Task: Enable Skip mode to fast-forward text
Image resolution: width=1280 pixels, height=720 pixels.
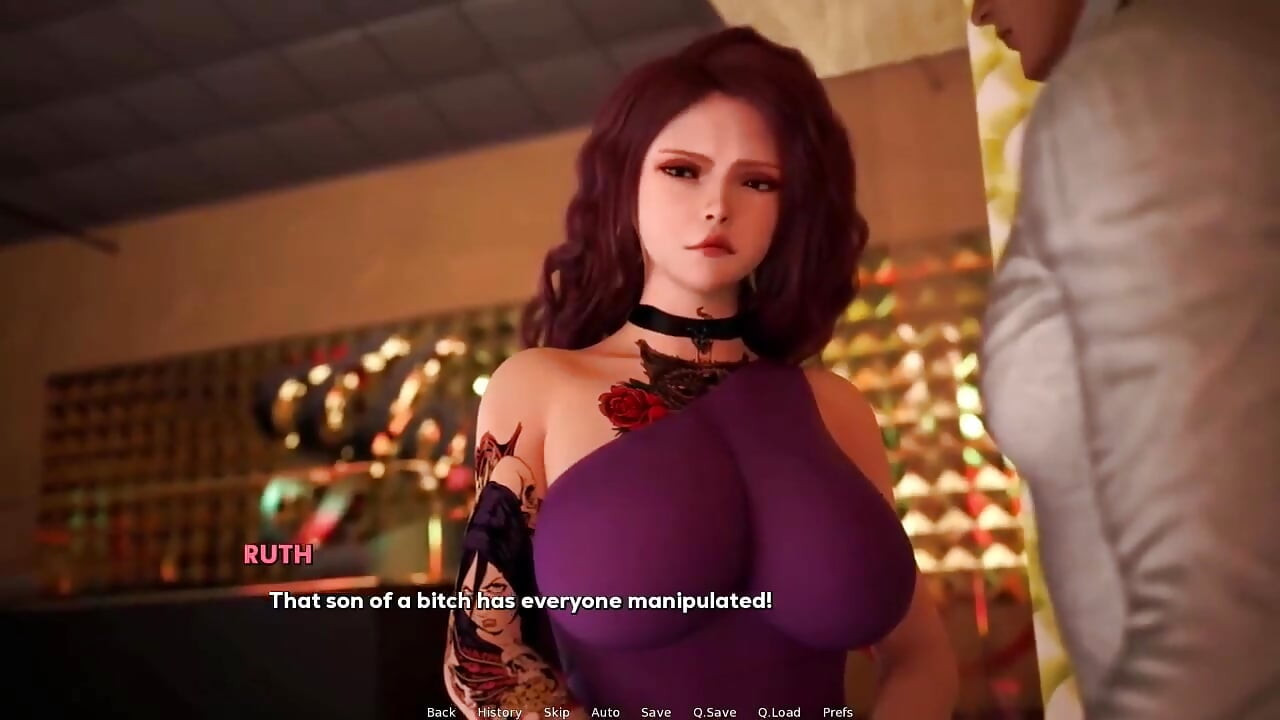Action: (x=556, y=712)
